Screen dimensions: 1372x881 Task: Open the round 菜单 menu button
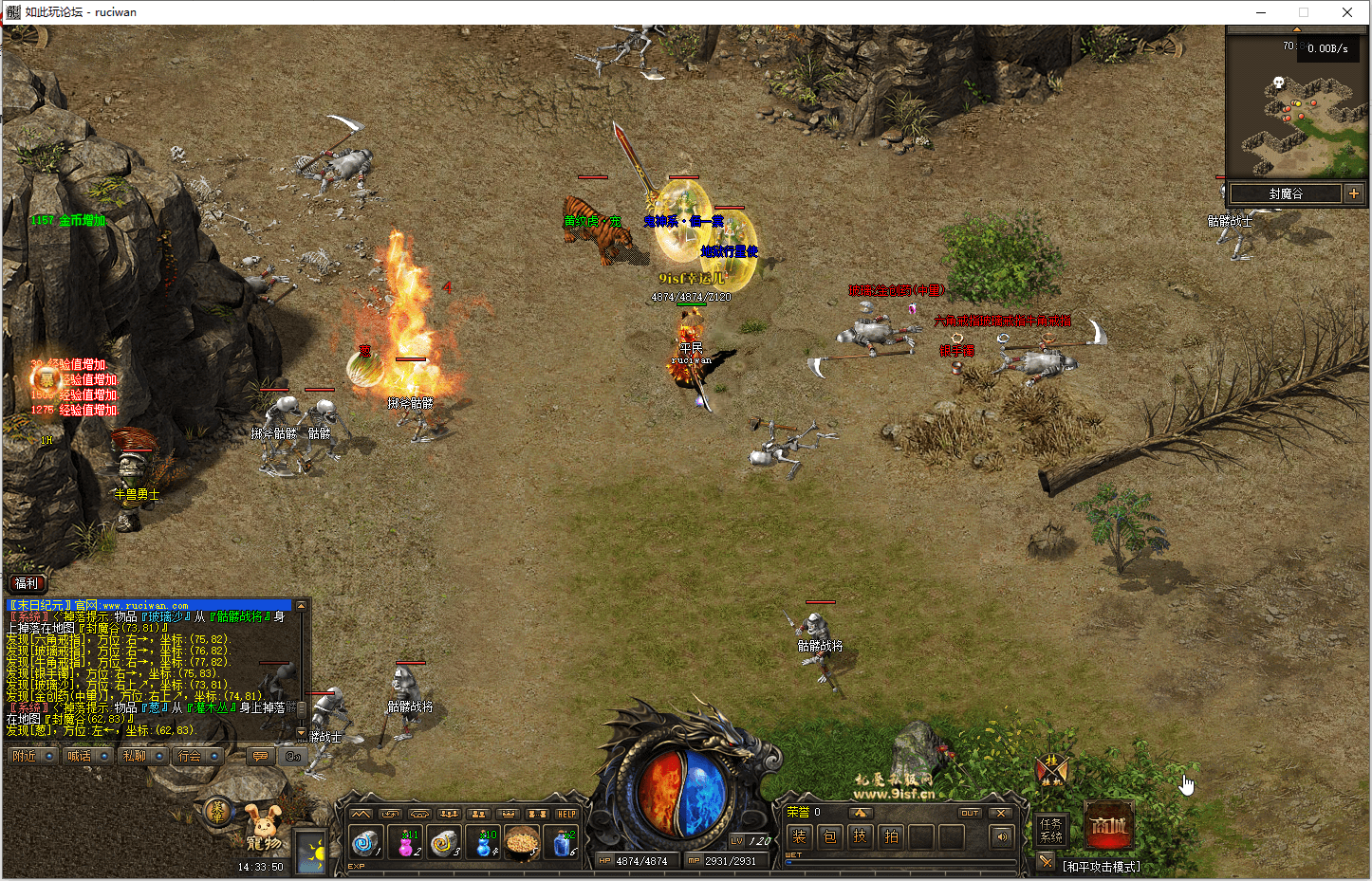tap(218, 810)
